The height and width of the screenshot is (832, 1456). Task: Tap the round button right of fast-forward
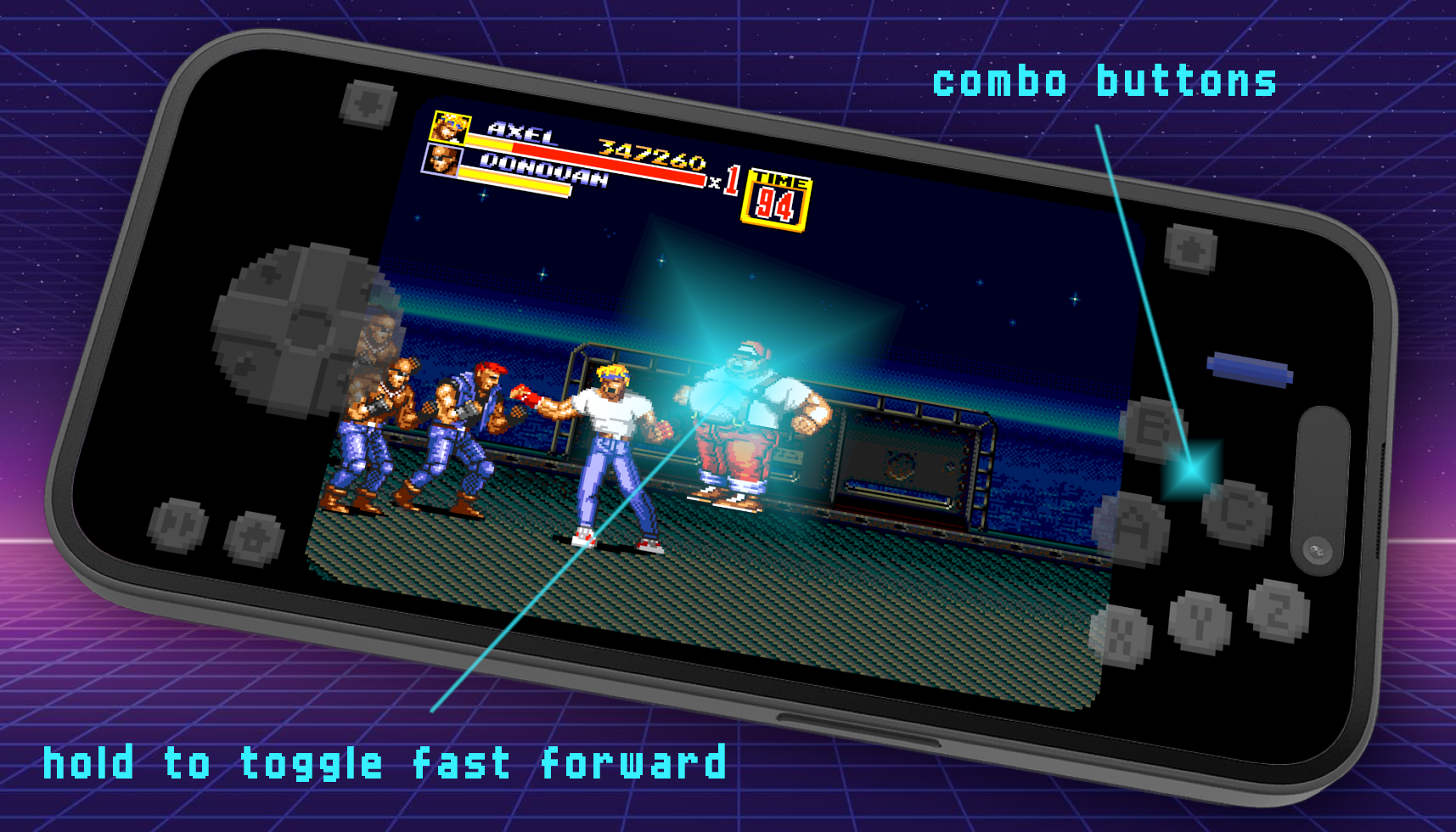click(254, 538)
